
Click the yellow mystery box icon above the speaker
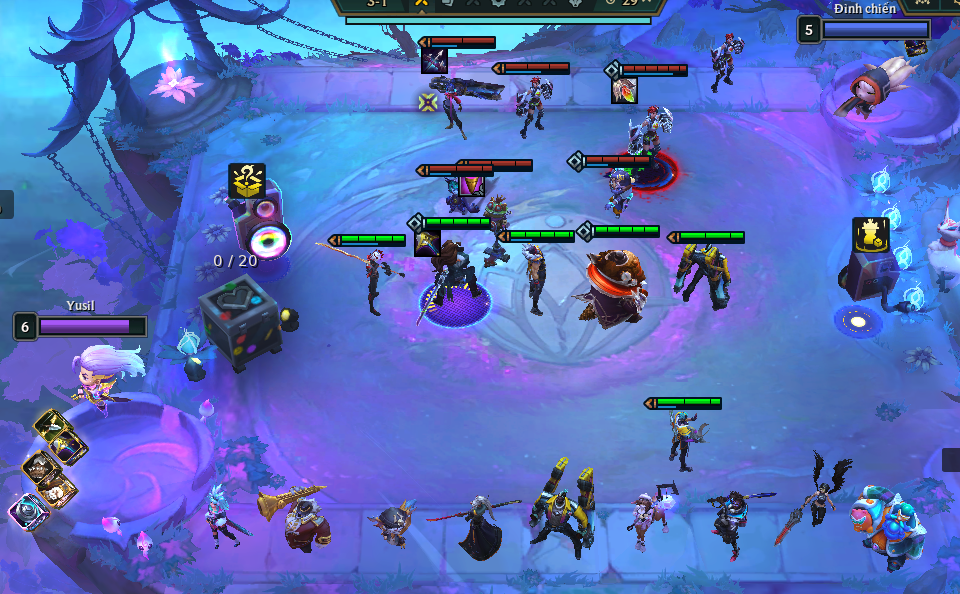pyautogui.click(x=246, y=180)
